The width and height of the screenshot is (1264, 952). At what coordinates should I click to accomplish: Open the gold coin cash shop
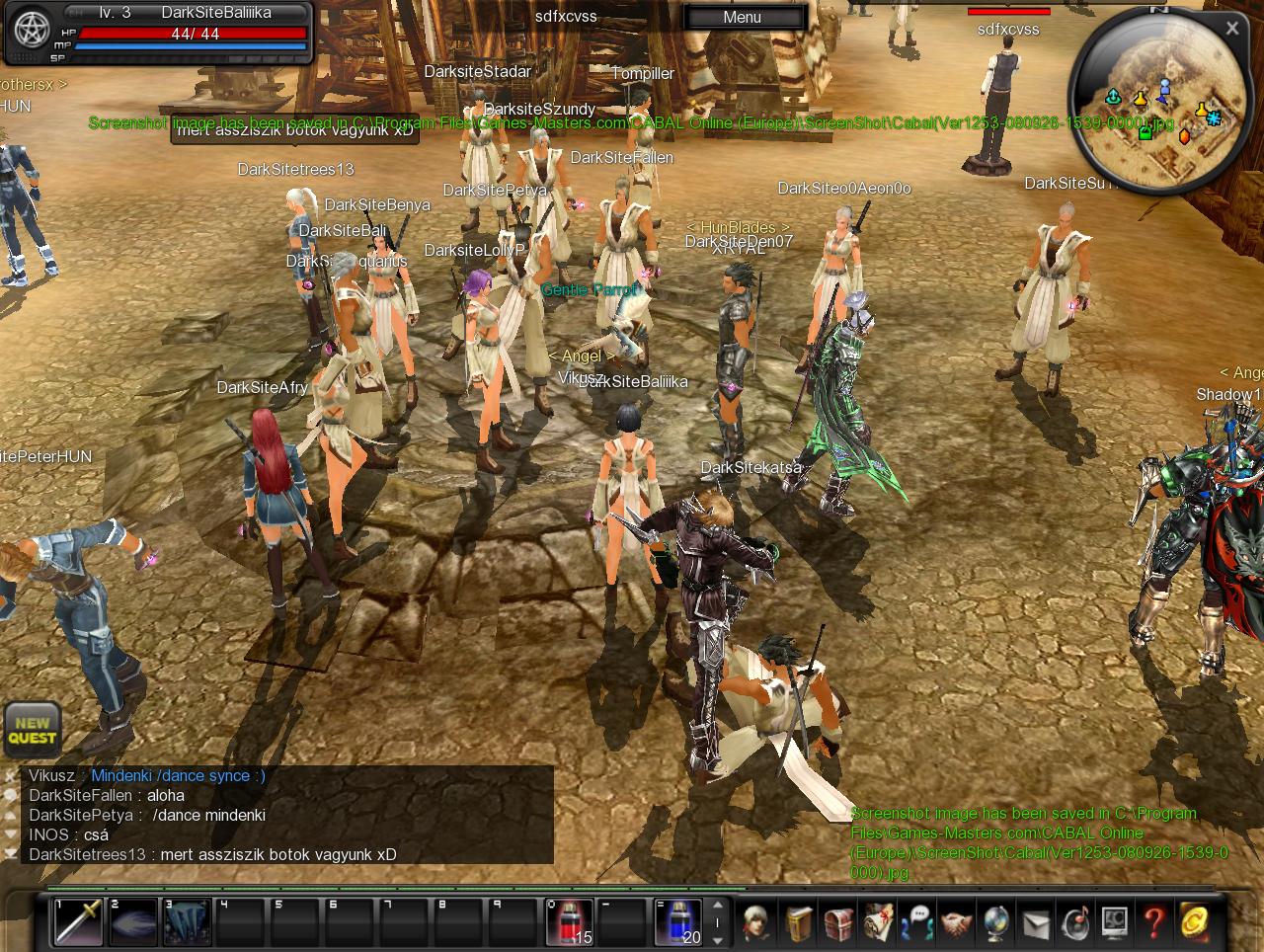click(1193, 923)
